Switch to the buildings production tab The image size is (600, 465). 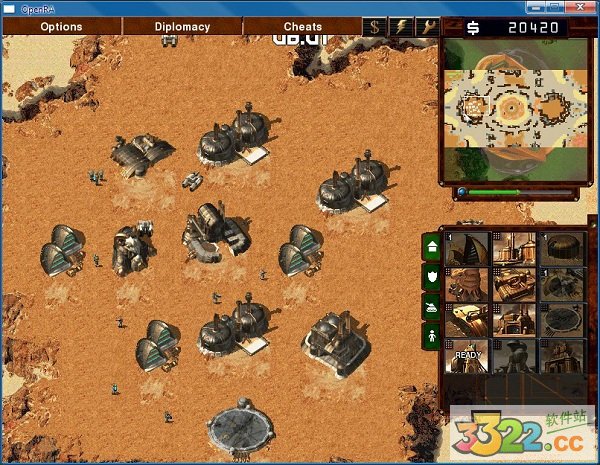click(x=431, y=246)
